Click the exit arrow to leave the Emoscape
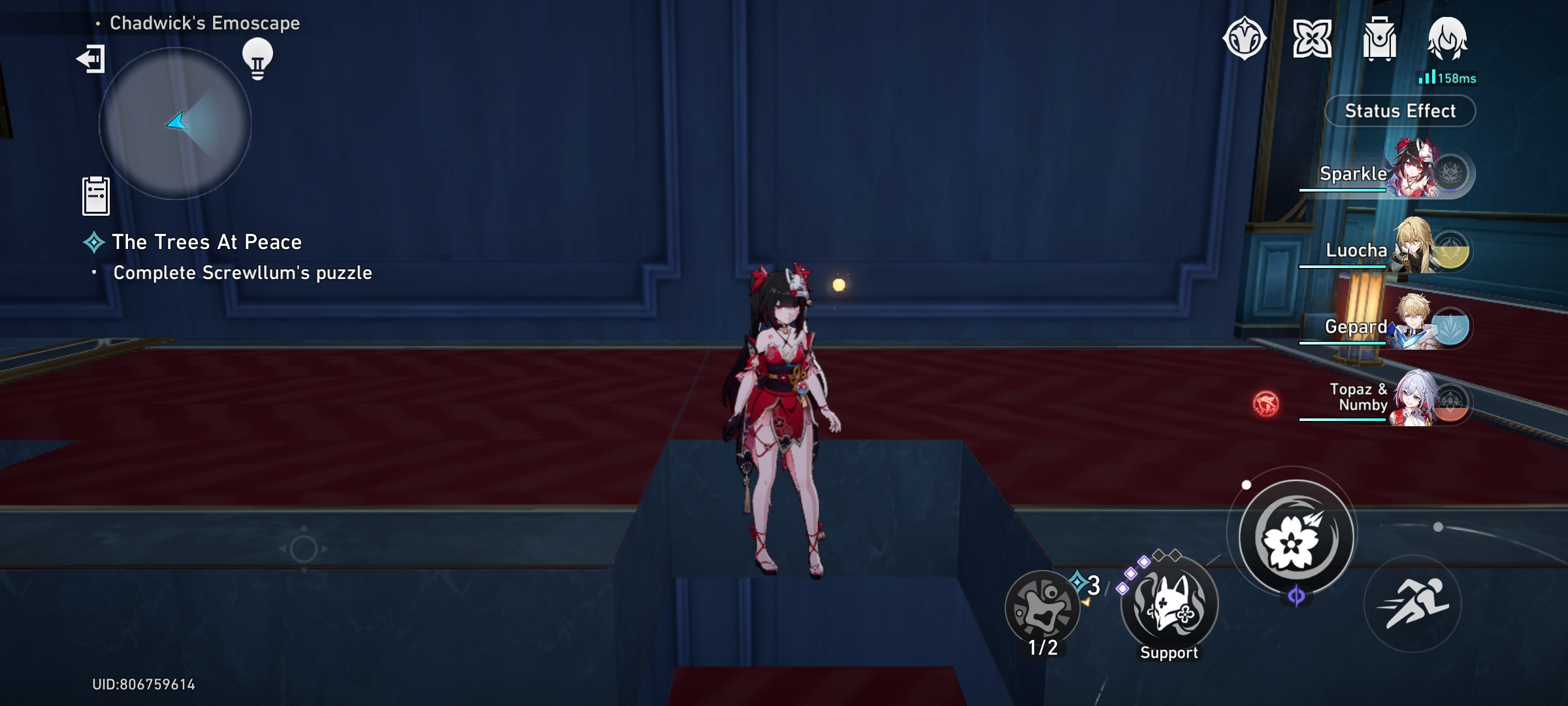This screenshot has height=706, width=1568. coord(91,60)
